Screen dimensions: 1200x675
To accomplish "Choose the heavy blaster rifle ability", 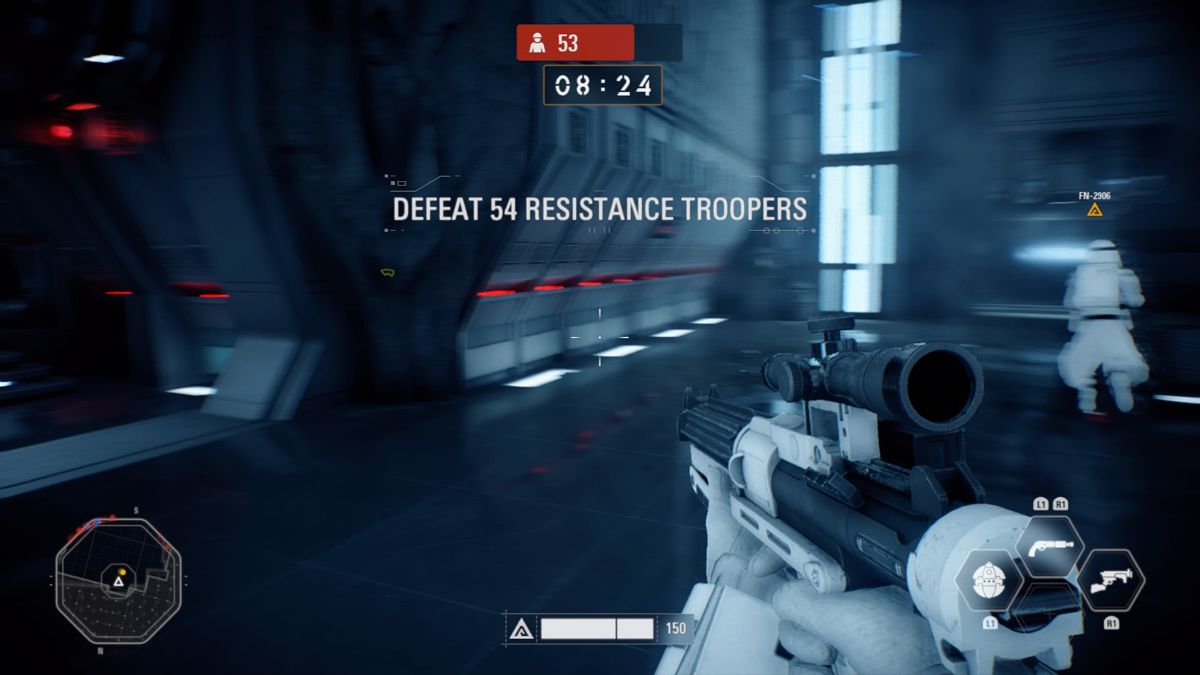I will [1111, 581].
